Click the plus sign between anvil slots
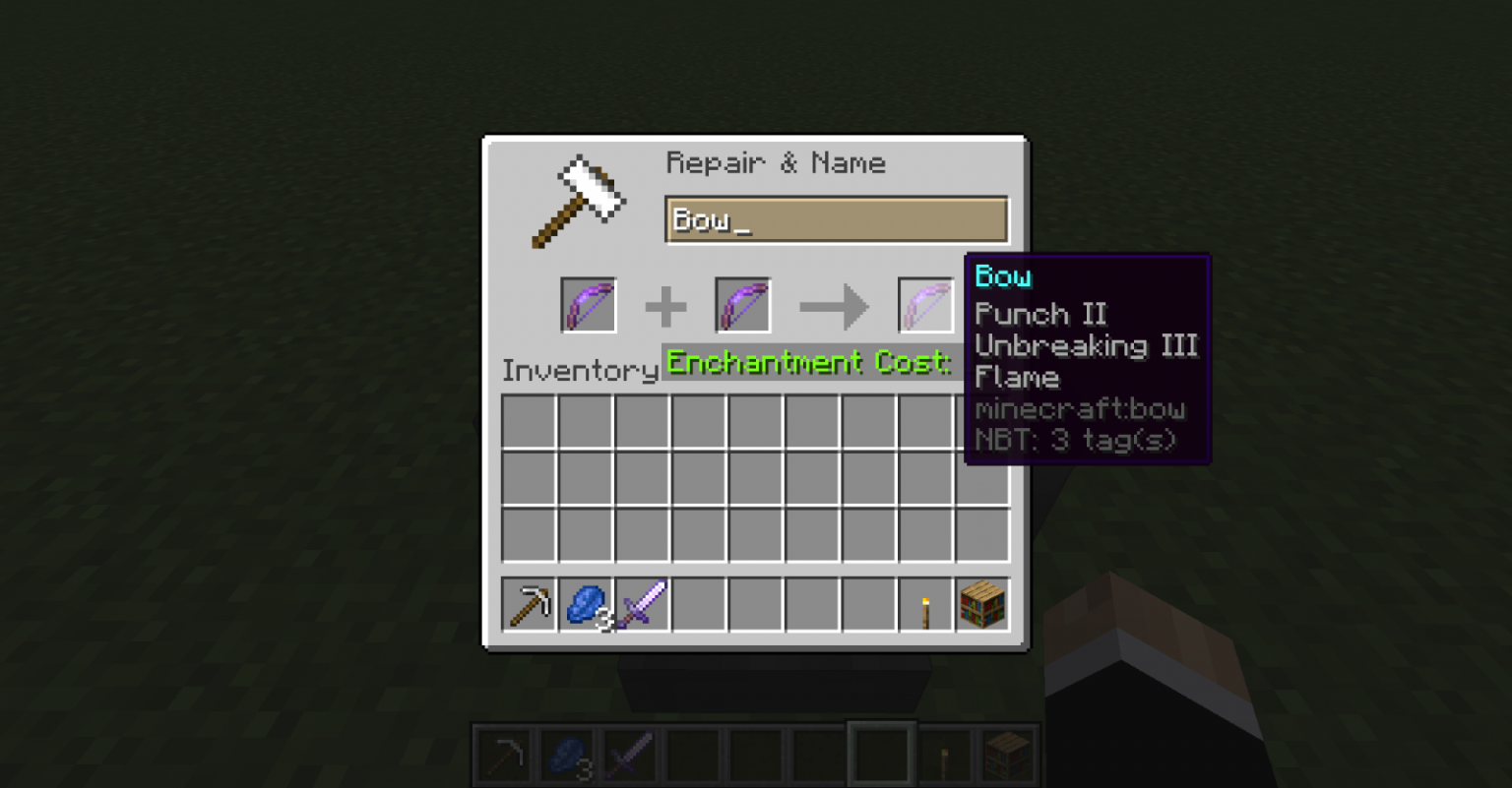This screenshot has height=788, width=1512. coord(664,306)
